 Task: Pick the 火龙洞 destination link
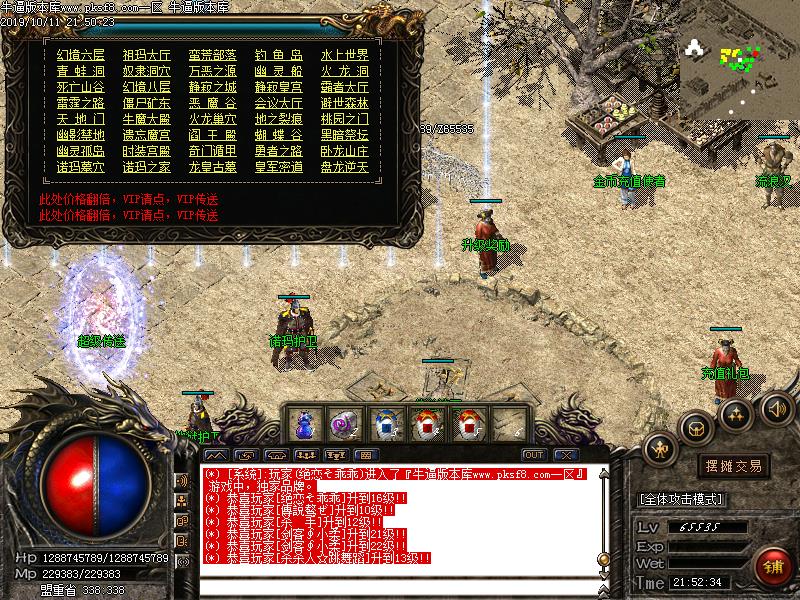pyautogui.click(x=345, y=71)
